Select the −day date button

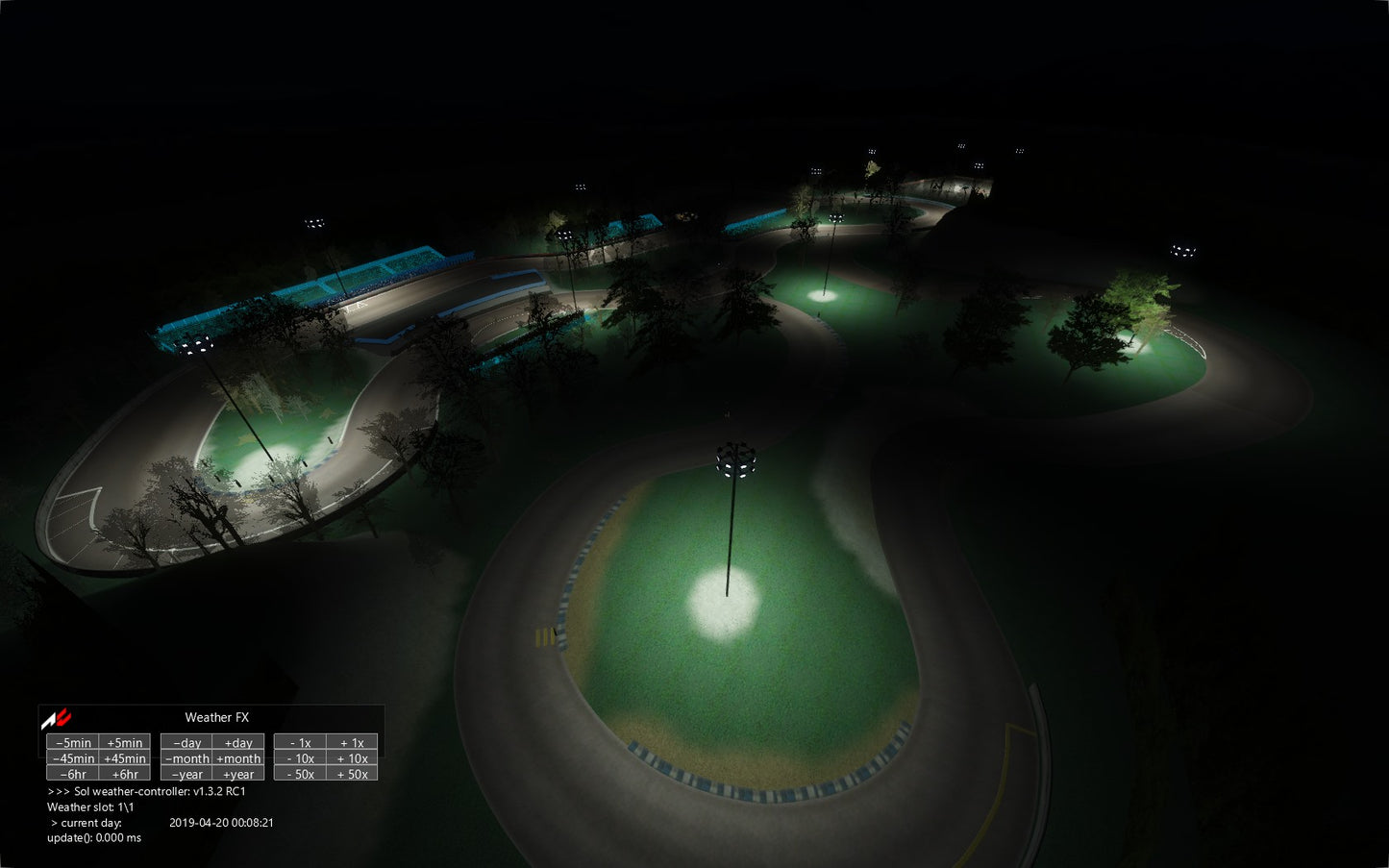186,742
